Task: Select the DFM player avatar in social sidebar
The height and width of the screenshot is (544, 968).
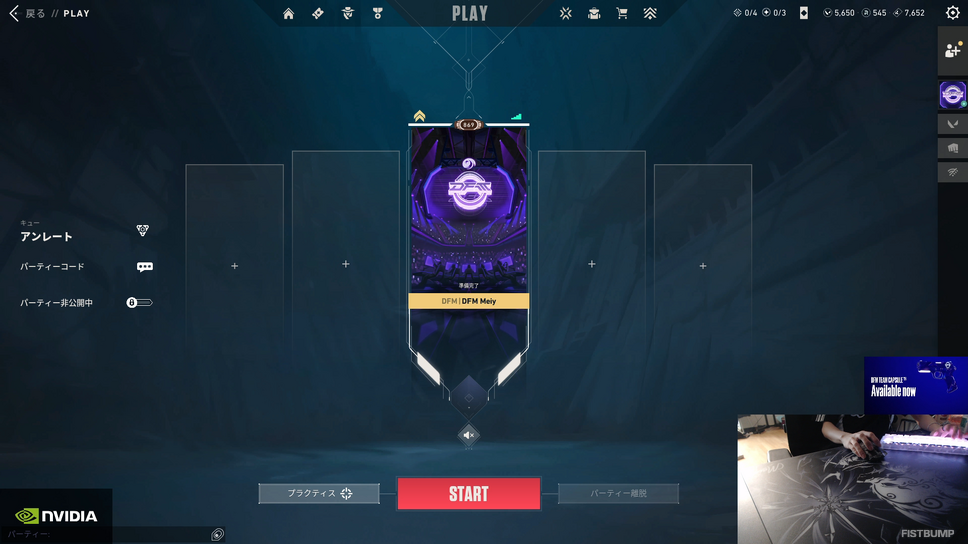Action: click(952, 95)
